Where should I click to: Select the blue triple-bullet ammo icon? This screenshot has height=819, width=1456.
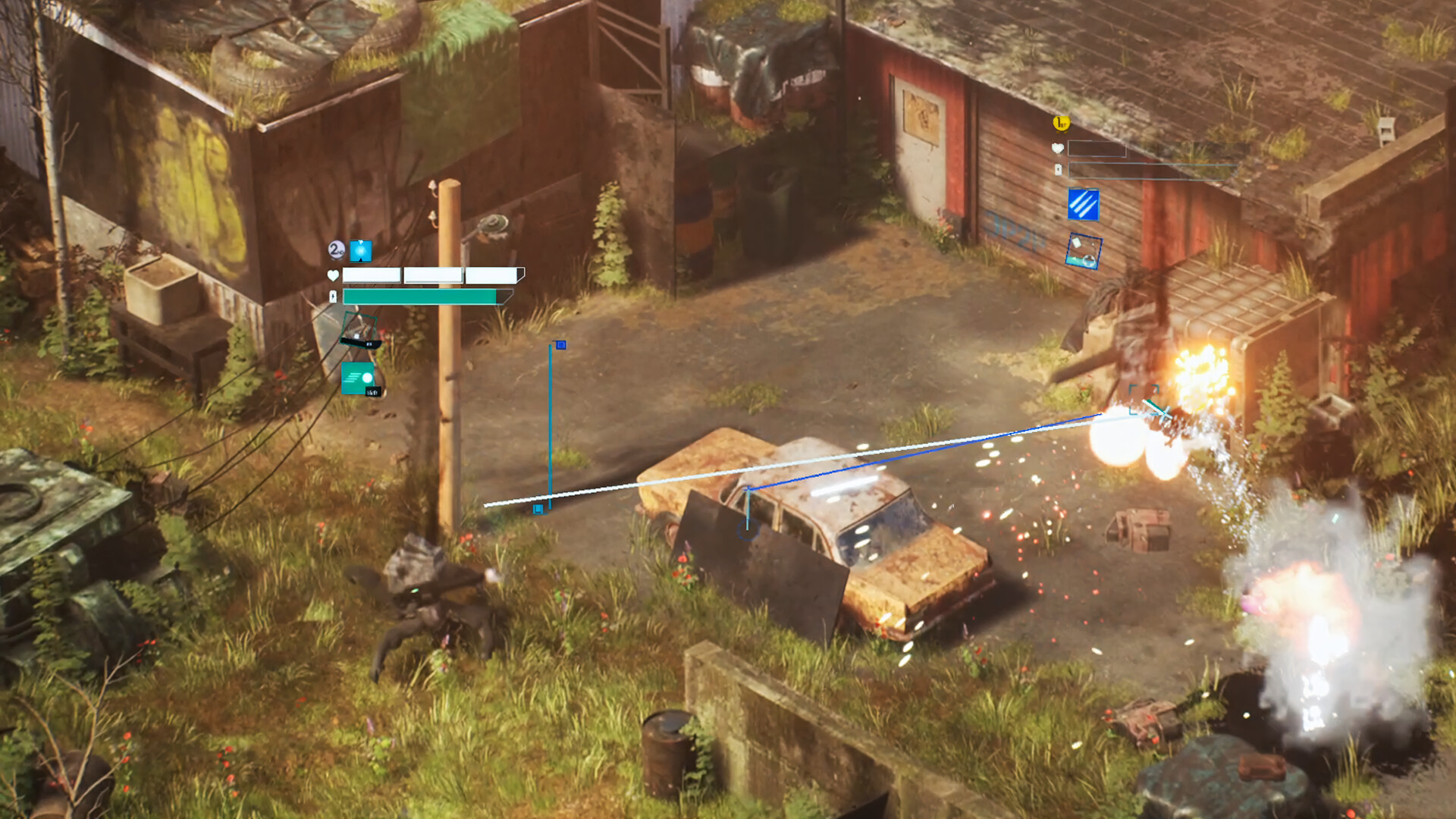1083,204
